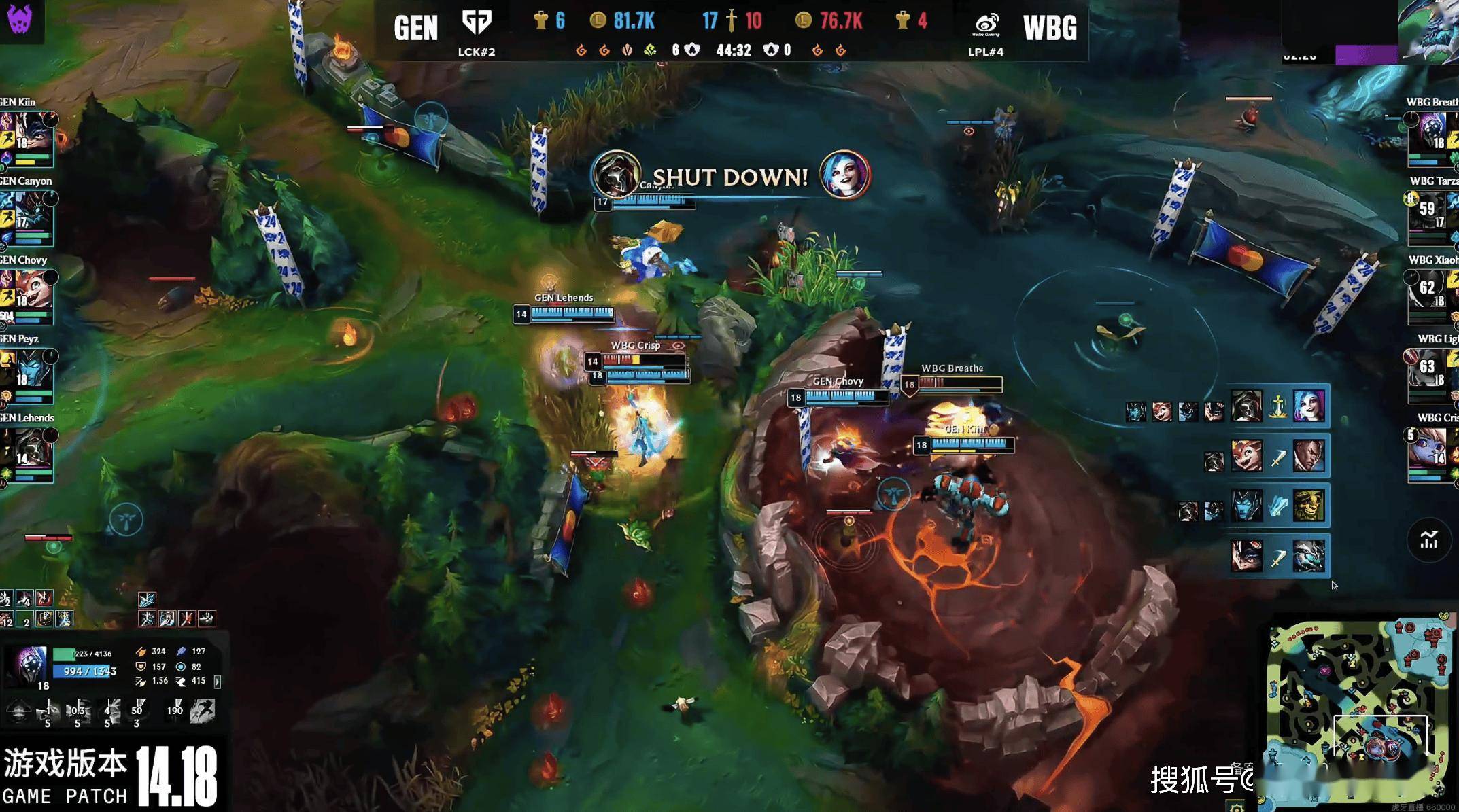Viewport: 1459px width, 812px height.
Task: Select GEN Chovy's champion portrait
Action: click(x=31, y=292)
